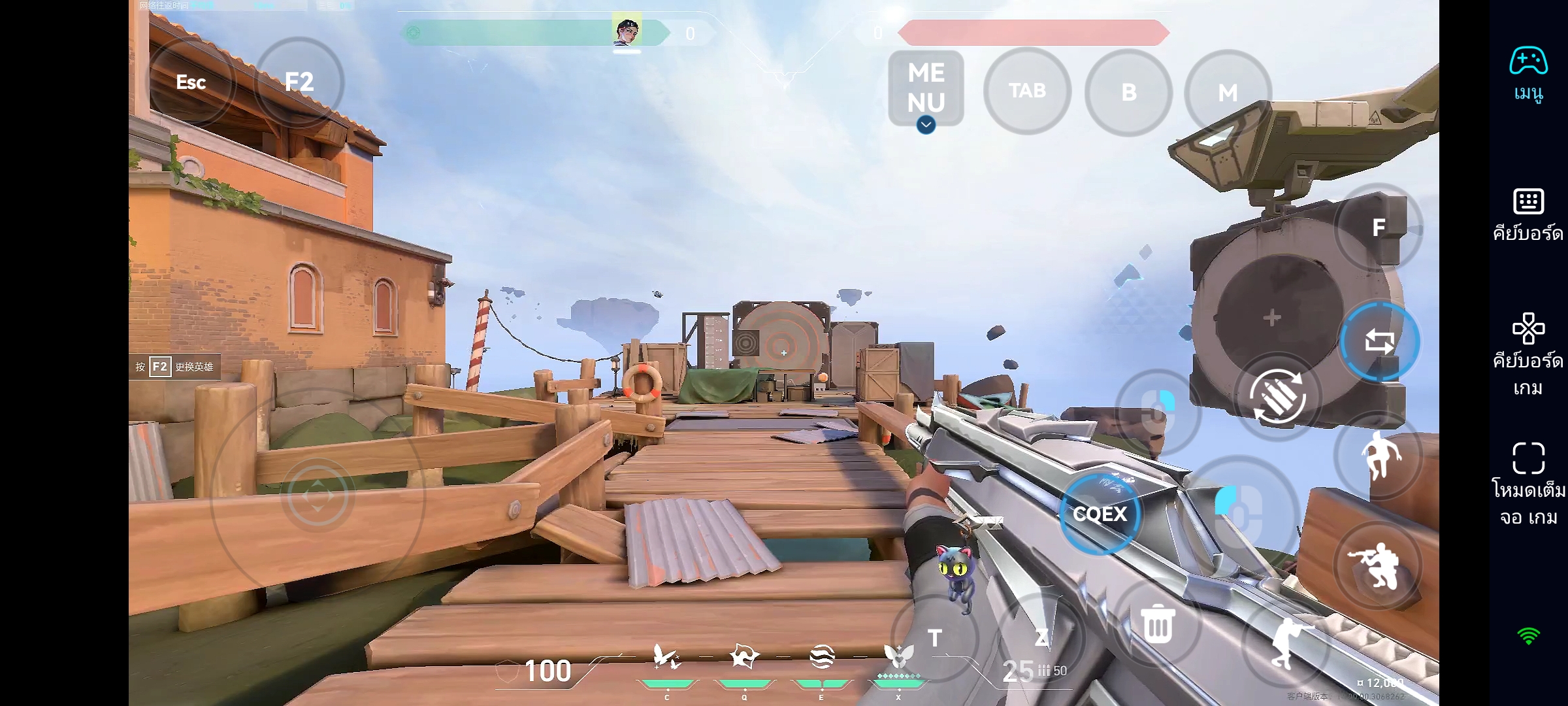Tap the F interact button
Viewport: 1568px width, 706px height.
(1379, 227)
